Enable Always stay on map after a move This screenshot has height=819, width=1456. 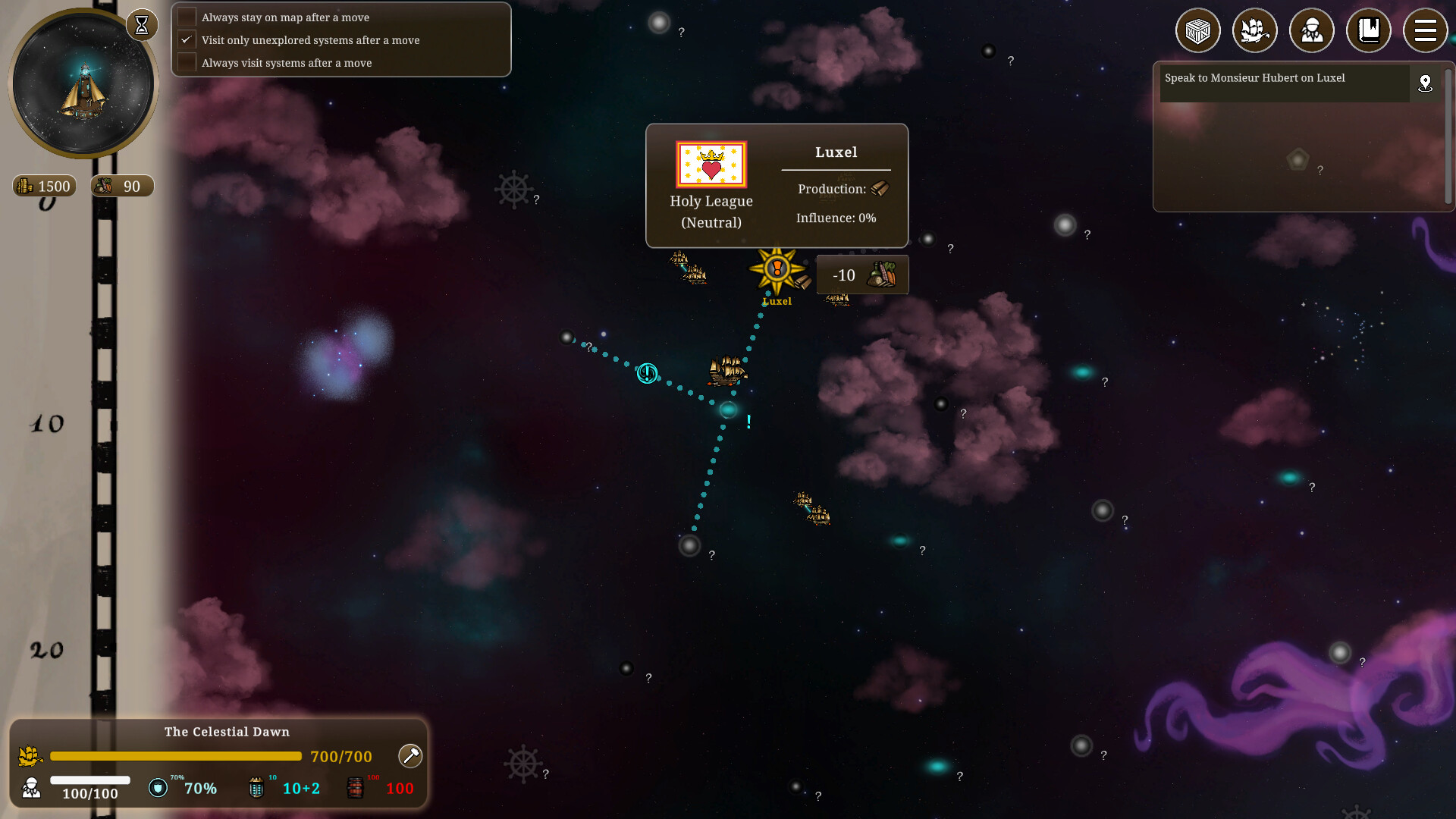(x=187, y=16)
